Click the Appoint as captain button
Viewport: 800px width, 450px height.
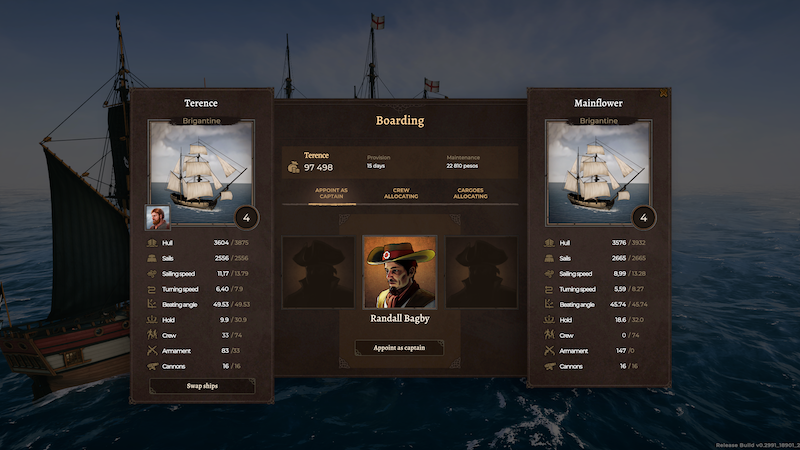click(x=399, y=348)
